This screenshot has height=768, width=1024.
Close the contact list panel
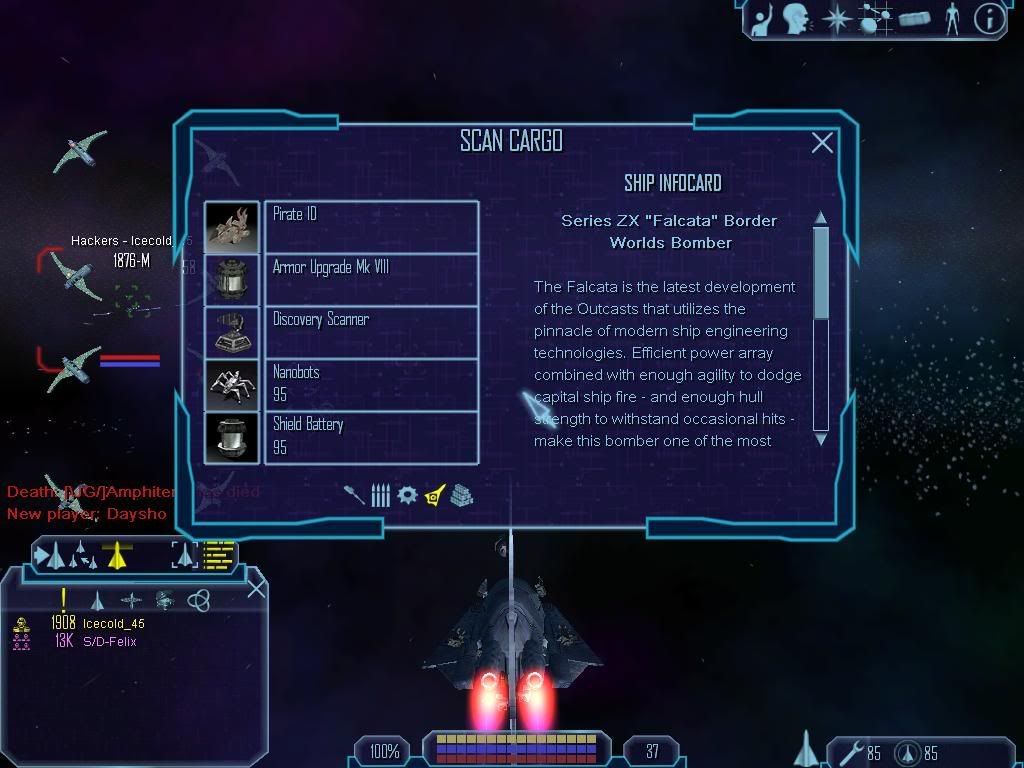tap(256, 588)
